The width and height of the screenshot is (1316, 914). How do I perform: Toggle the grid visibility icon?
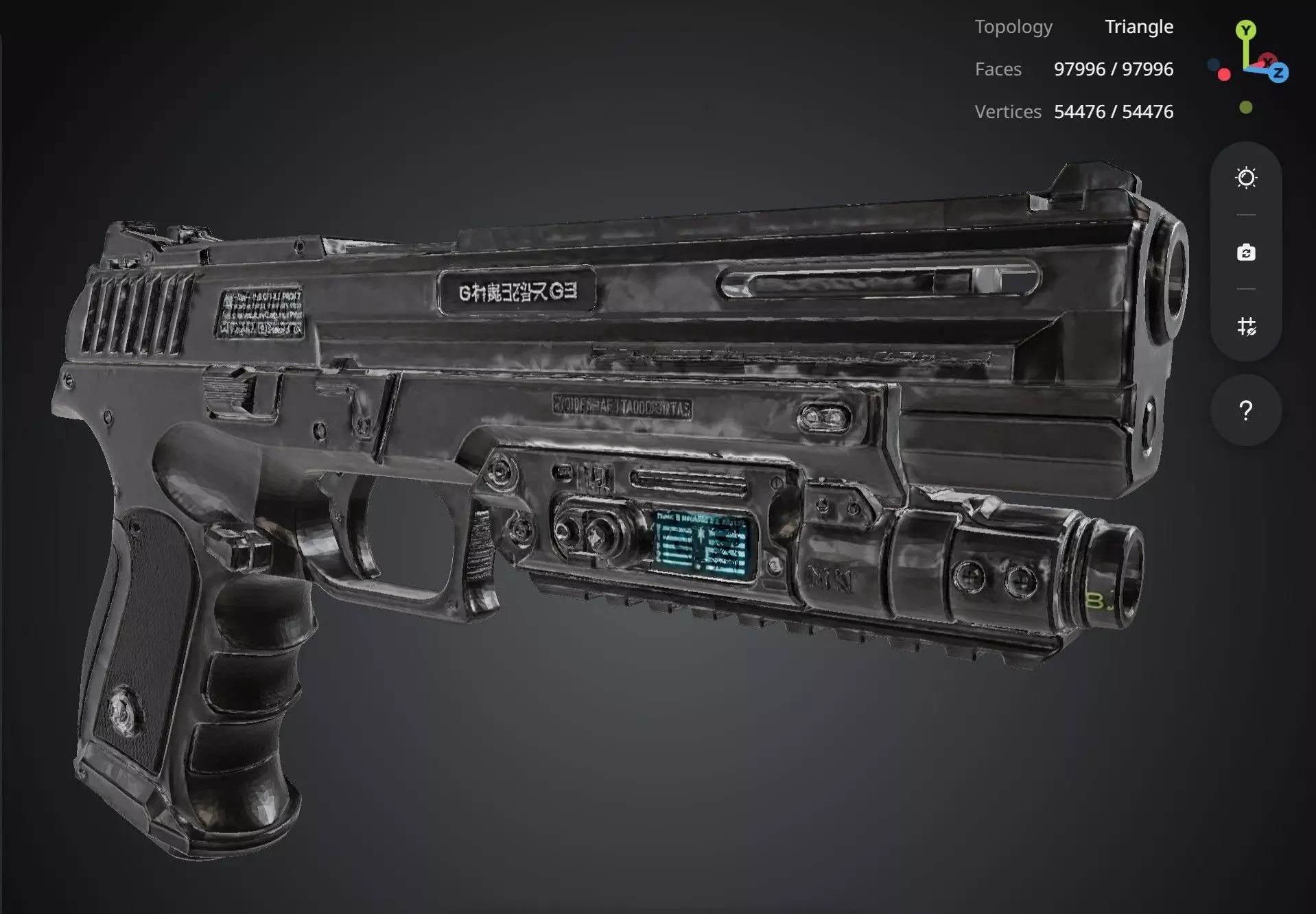click(x=1246, y=326)
